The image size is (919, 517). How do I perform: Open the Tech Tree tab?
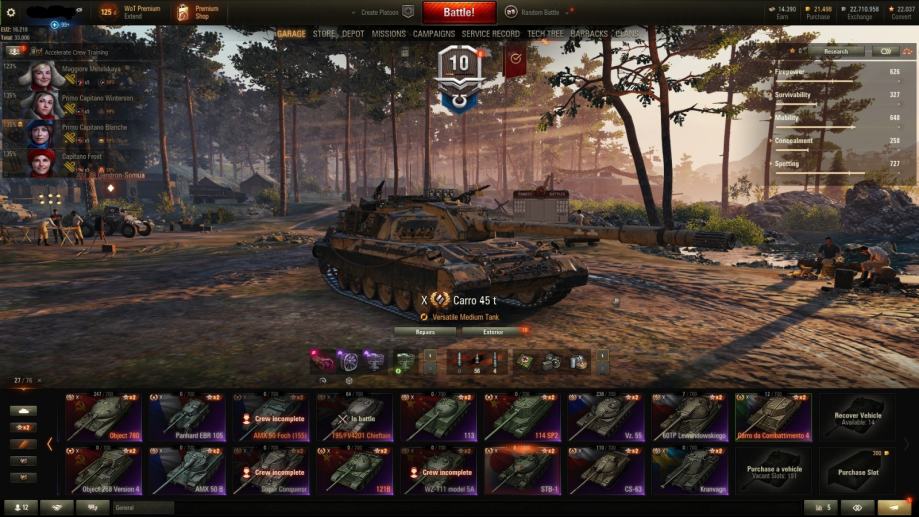click(x=545, y=34)
